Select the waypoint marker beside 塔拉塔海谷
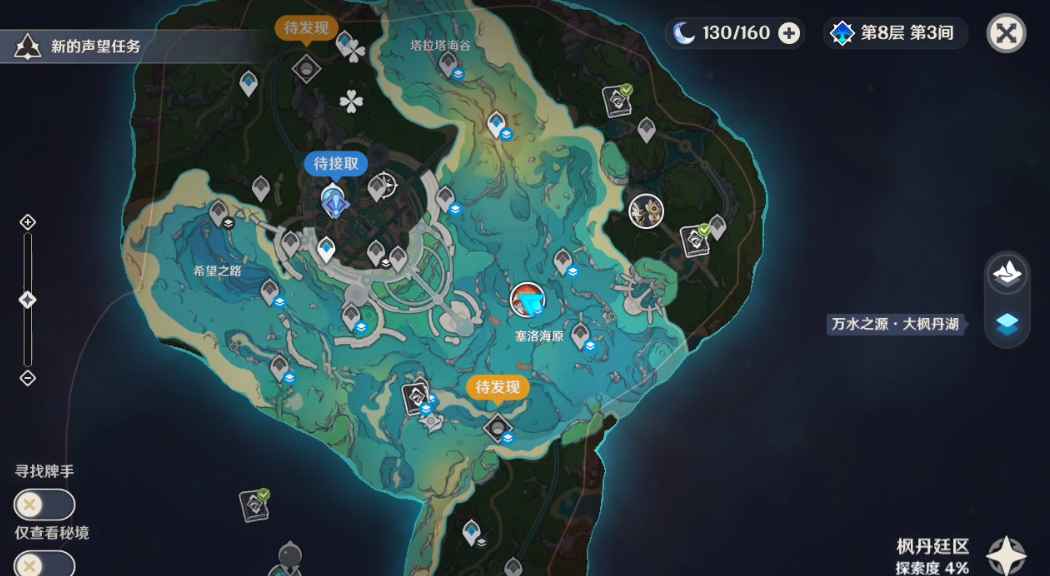This screenshot has height=576, width=1050. pos(448,66)
